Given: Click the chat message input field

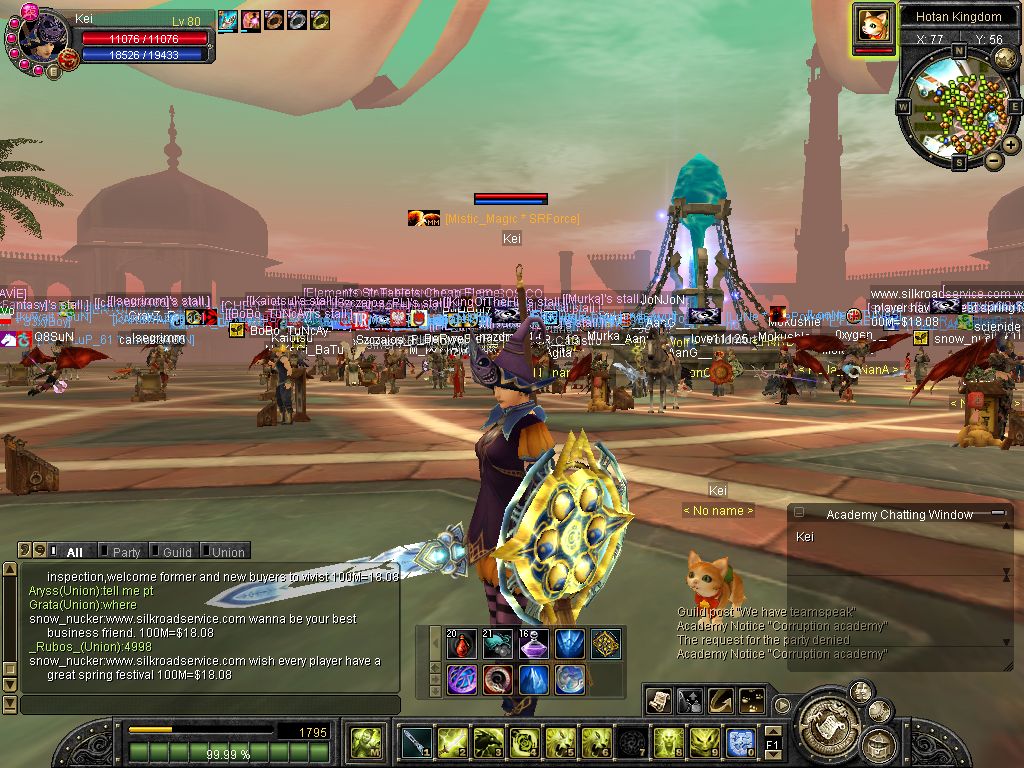Looking at the screenshot, I should click(210, 705).
